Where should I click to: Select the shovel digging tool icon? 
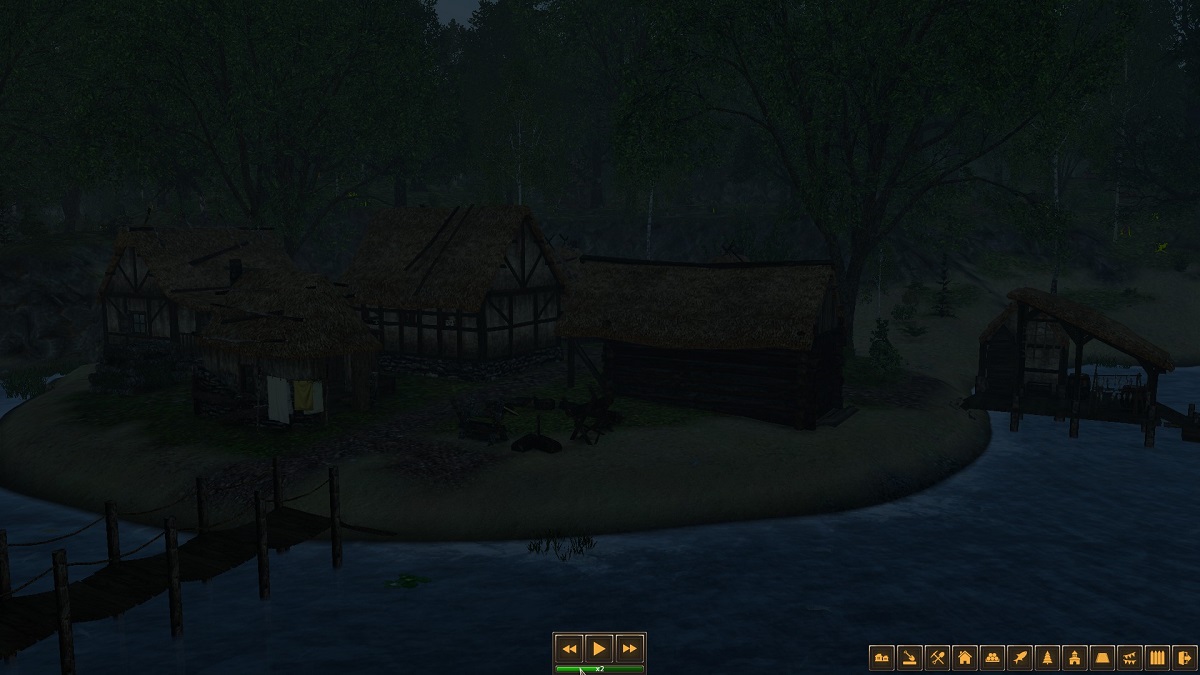[x=910, y=657]
